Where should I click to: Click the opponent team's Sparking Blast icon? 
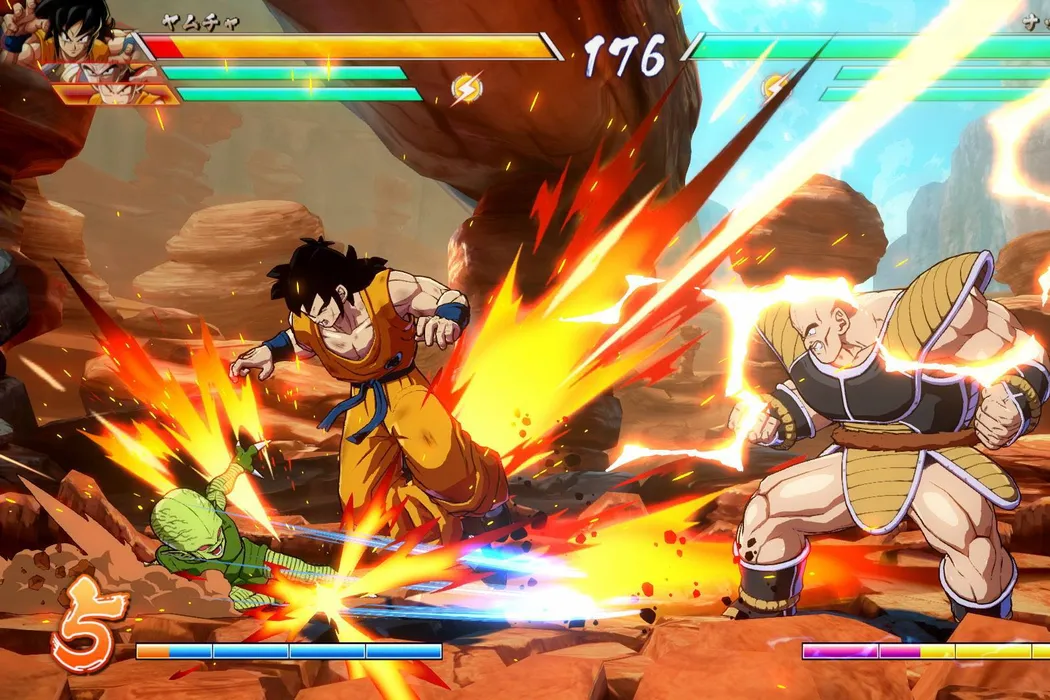pyautogui.click(x=774, y=87)
